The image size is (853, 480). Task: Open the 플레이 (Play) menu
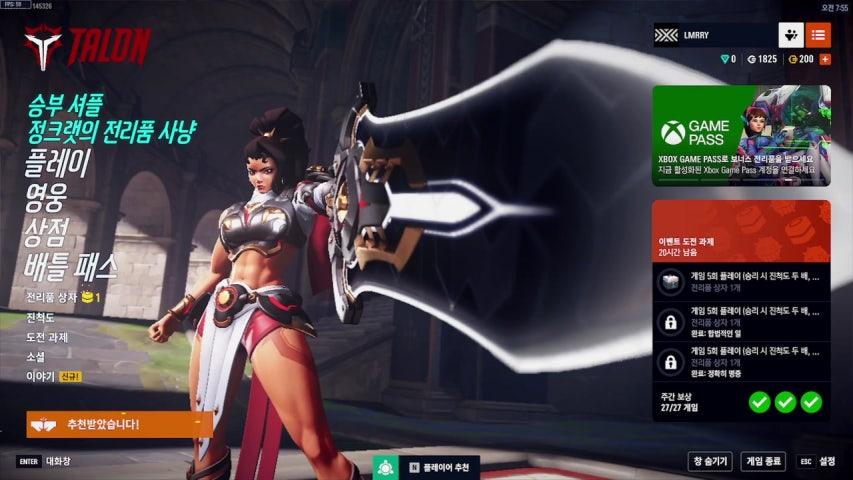click(x=58, y=163)
